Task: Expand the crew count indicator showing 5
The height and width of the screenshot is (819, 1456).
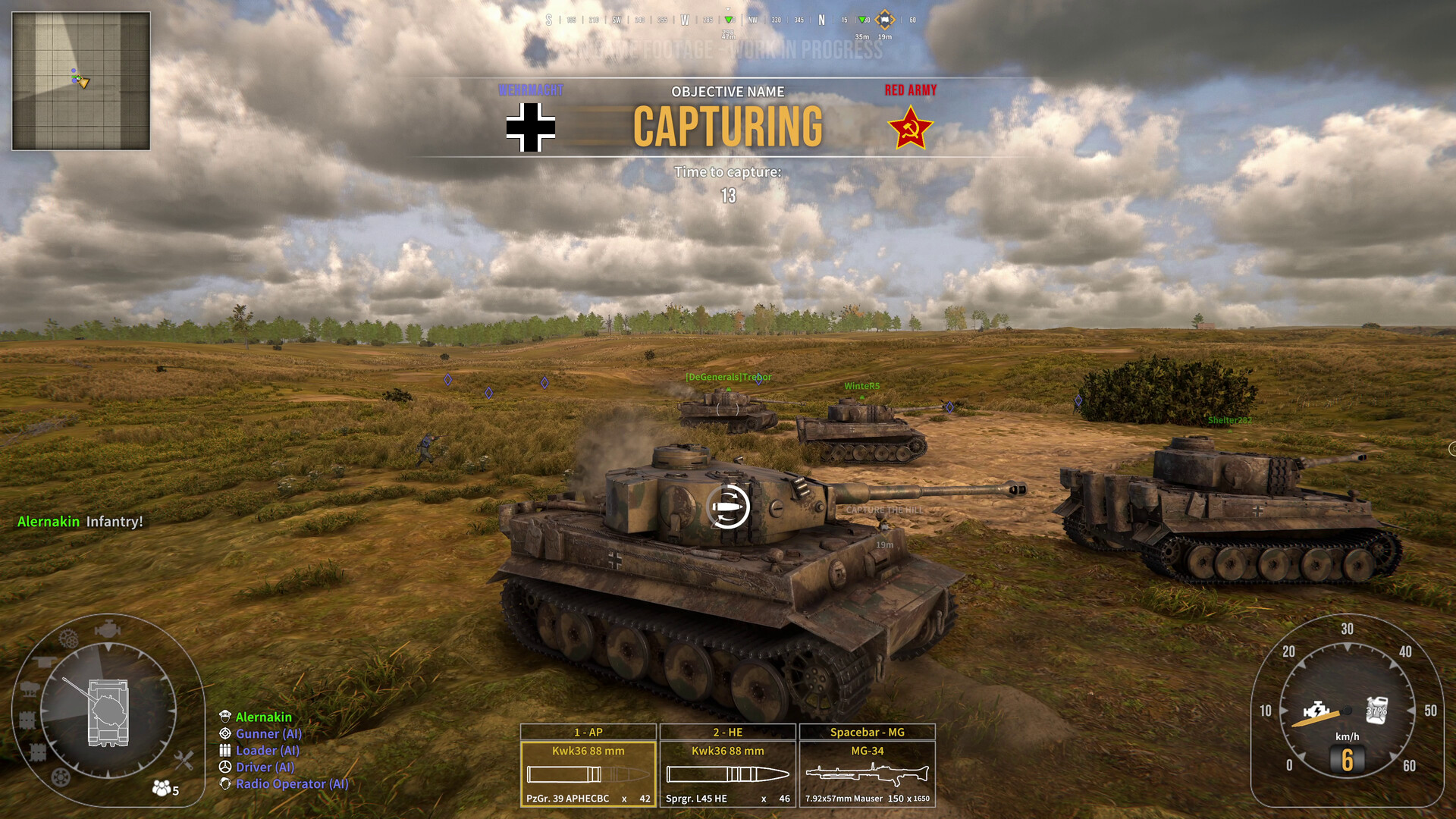Action: 162,789
